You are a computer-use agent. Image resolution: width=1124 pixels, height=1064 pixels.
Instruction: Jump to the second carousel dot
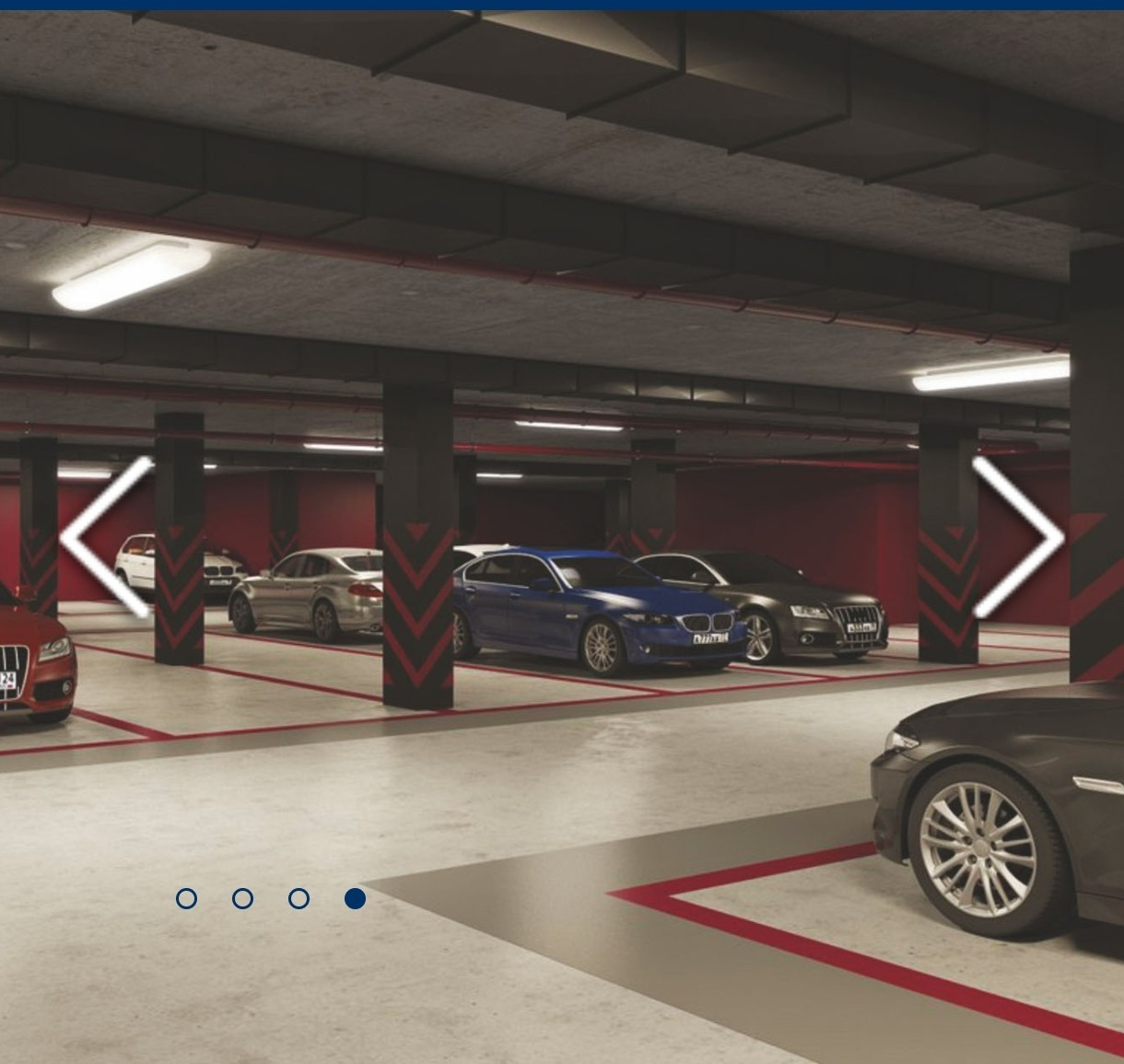(x=242, y=898)
